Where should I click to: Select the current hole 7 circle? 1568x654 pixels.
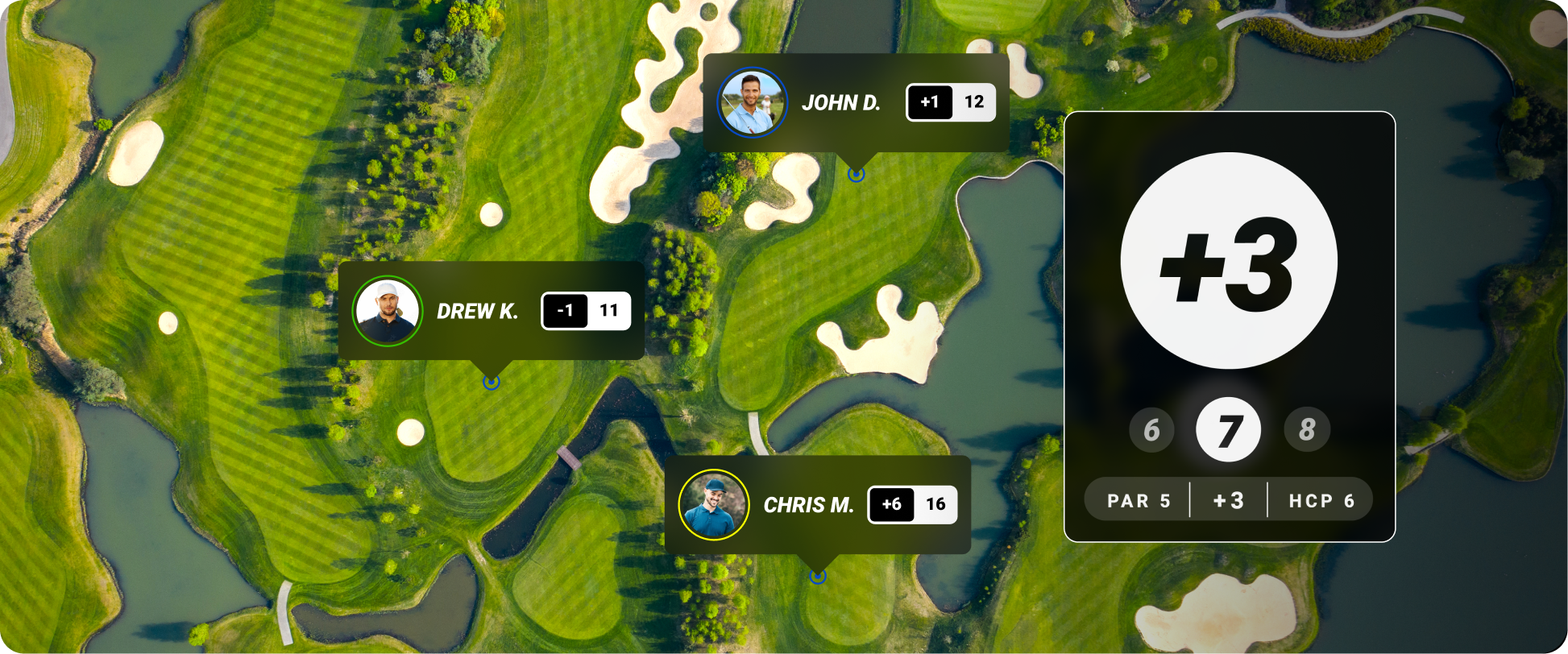coord(1228,430)
